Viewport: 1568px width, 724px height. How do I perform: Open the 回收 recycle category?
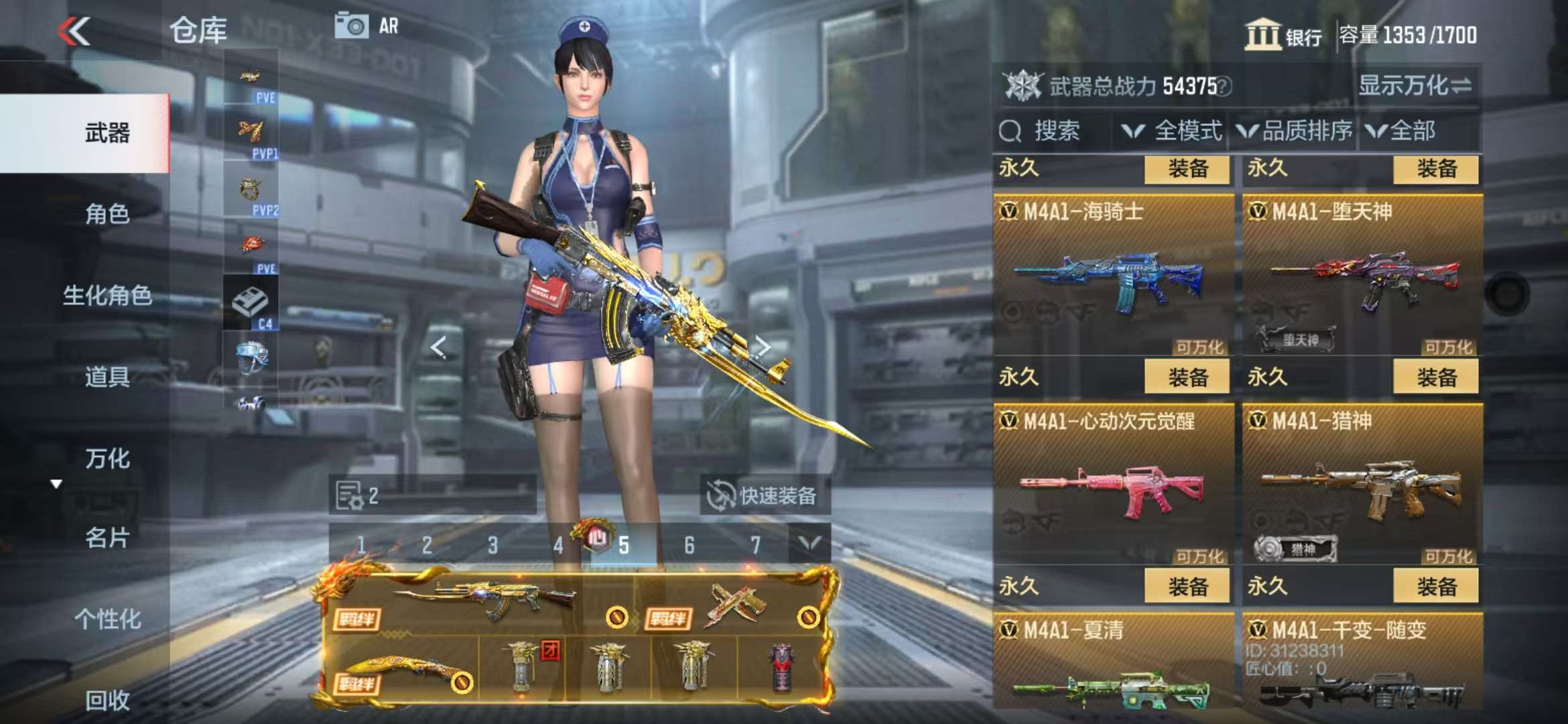click(x=107, y=700)
